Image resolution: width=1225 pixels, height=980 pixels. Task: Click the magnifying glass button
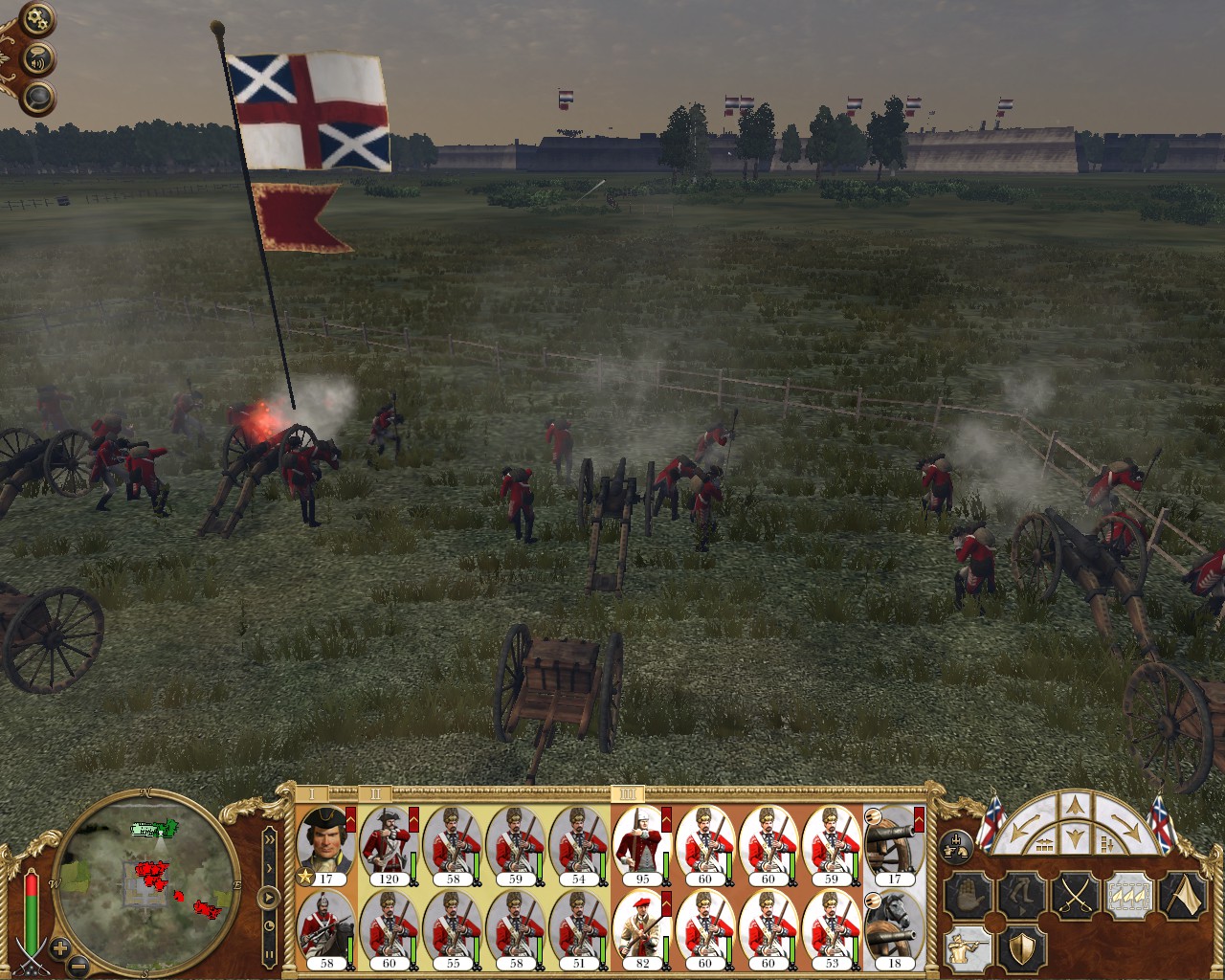pos(39,98)
